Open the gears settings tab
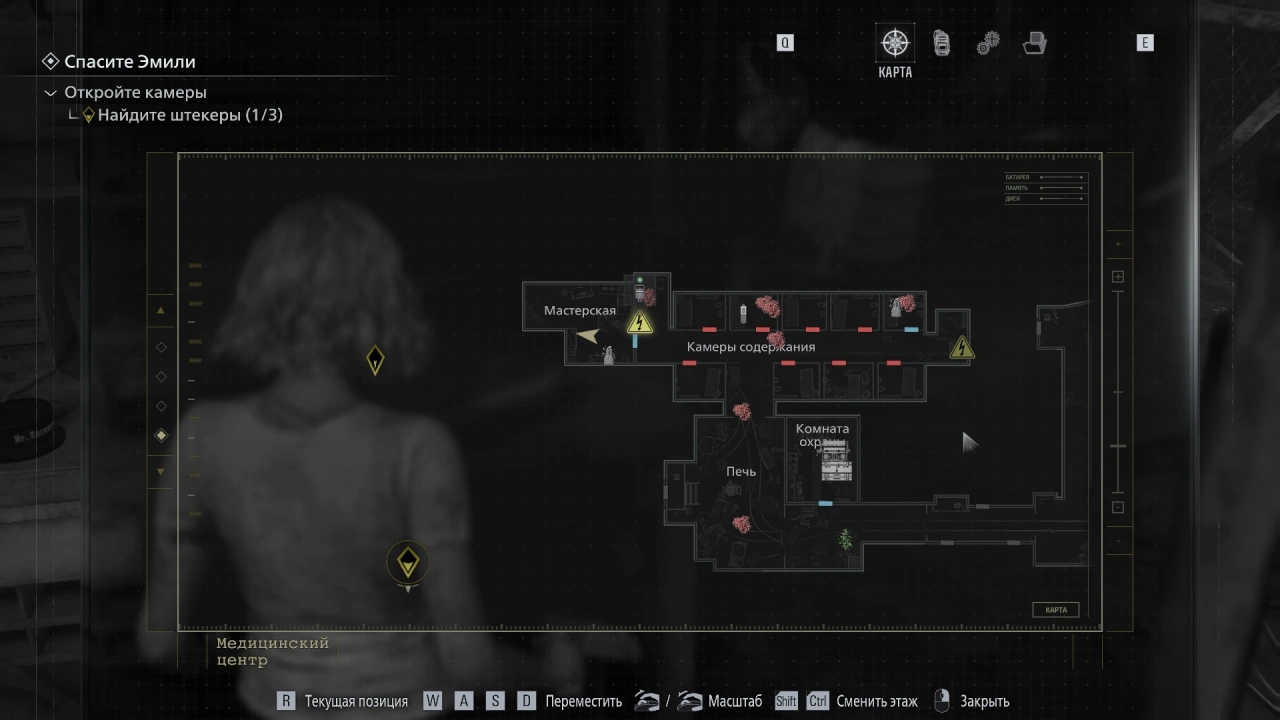This screenshot has height=720, width=1280. pyautogui.click(x=987, y=44)
